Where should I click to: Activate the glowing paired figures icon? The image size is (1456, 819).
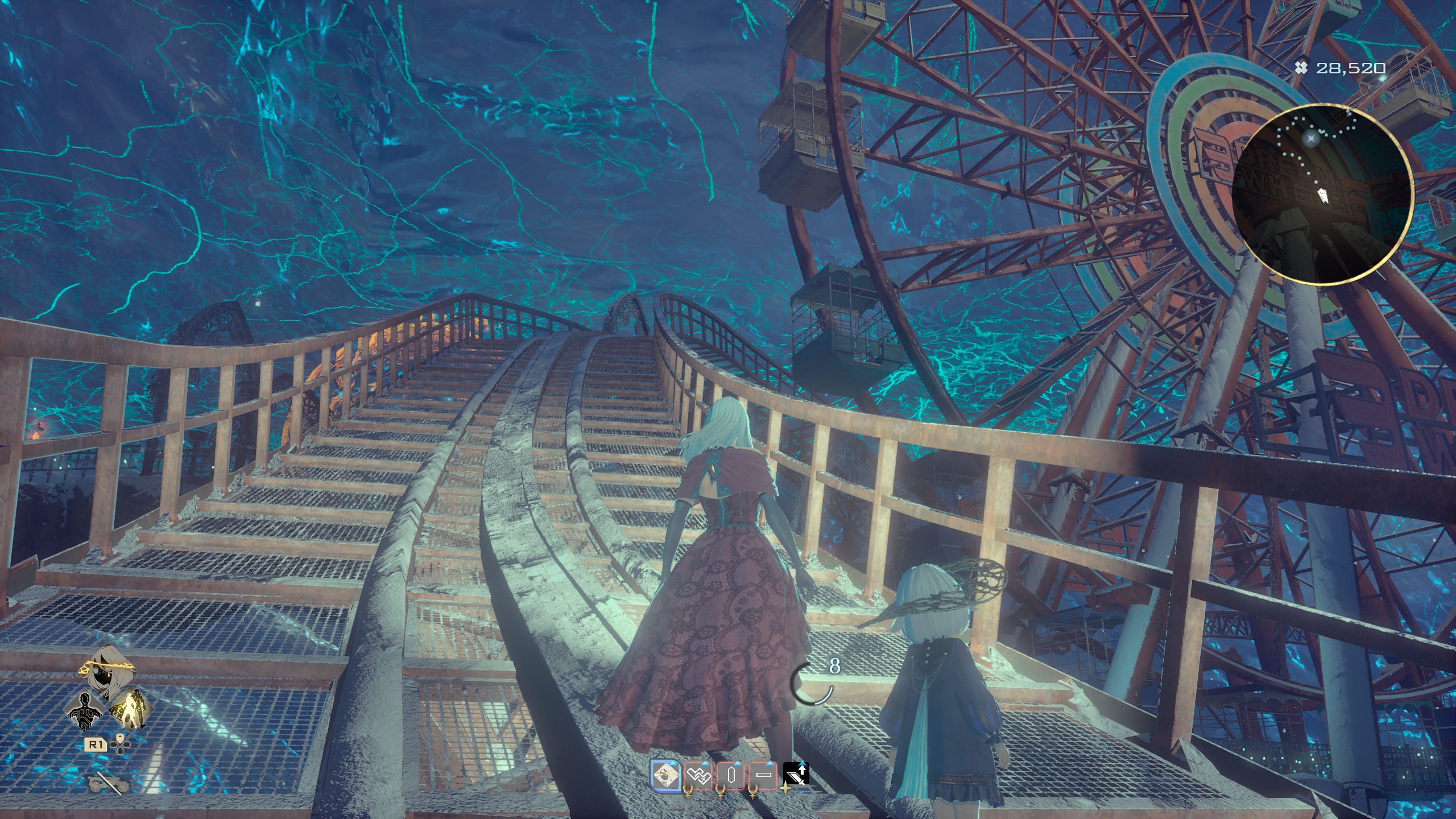pyautogui.click(x=128, y=709)
